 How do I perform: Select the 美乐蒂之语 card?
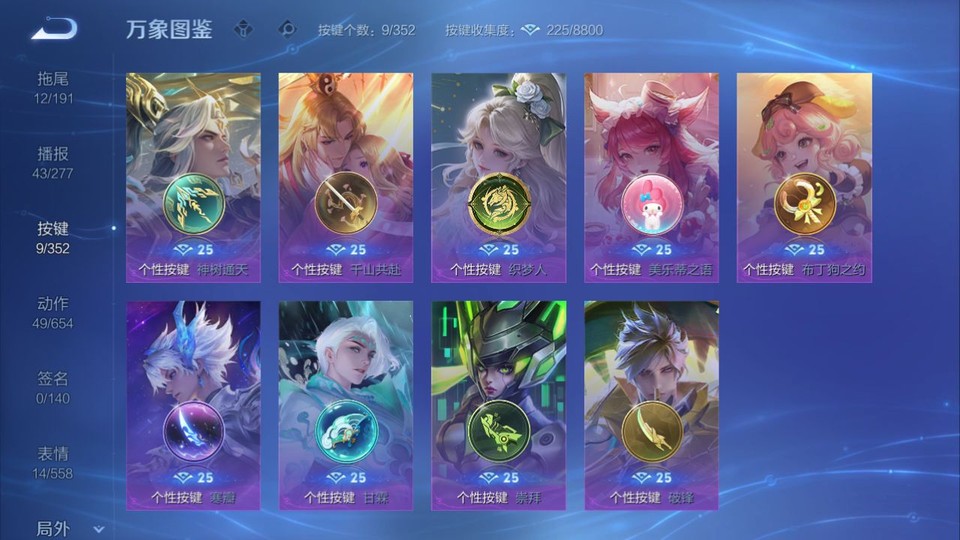[x=651, y=177]
